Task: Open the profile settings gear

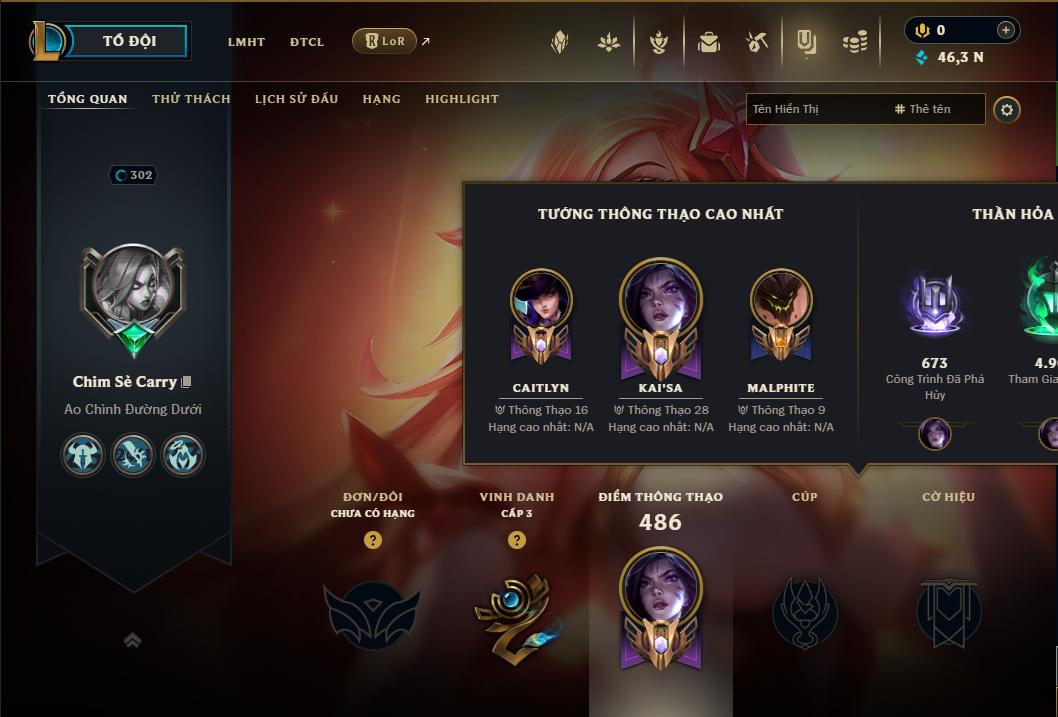Action: click(1007, 109)
